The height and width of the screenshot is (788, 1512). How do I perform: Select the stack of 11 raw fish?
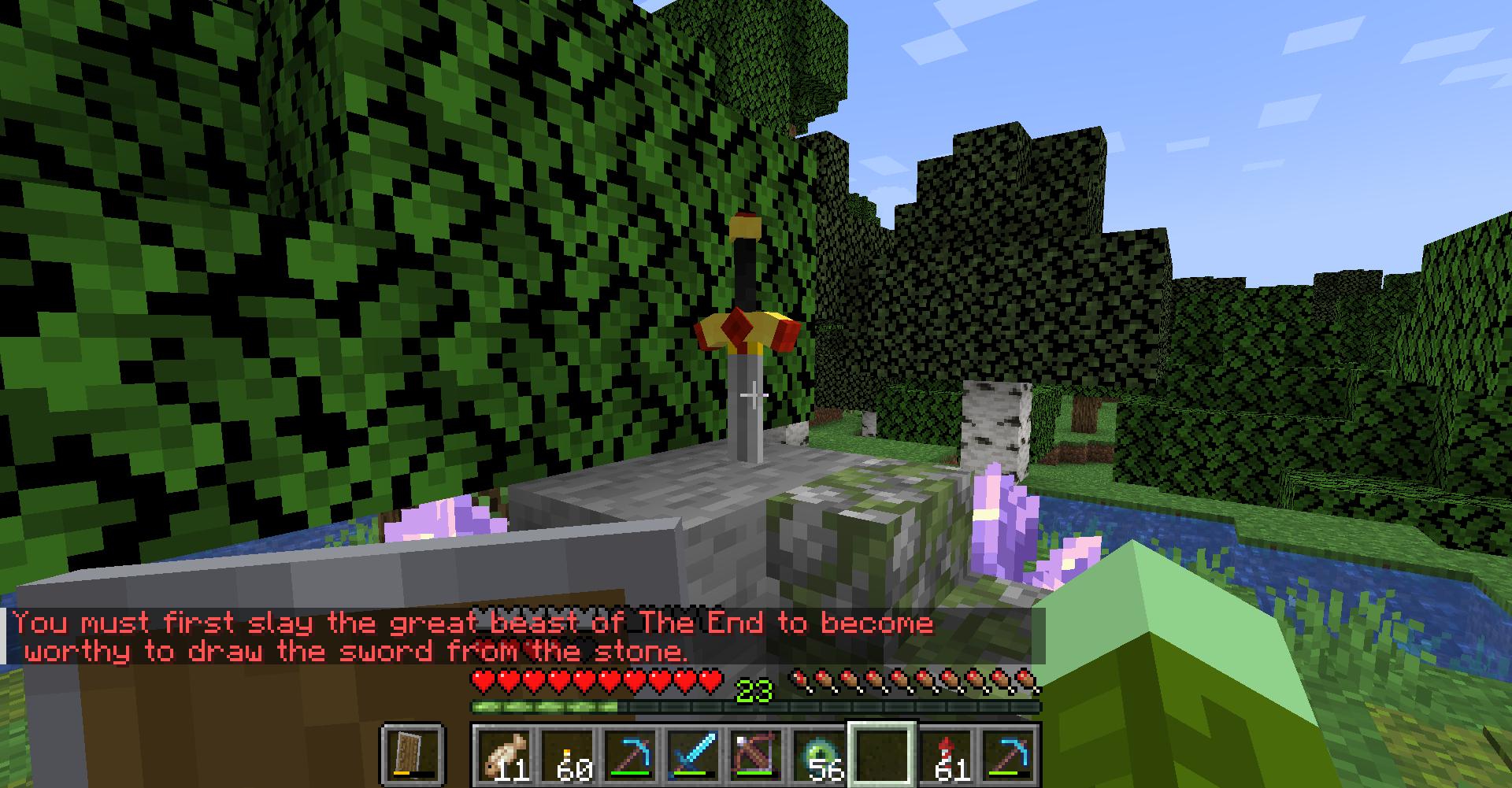[x=504, y=754]
